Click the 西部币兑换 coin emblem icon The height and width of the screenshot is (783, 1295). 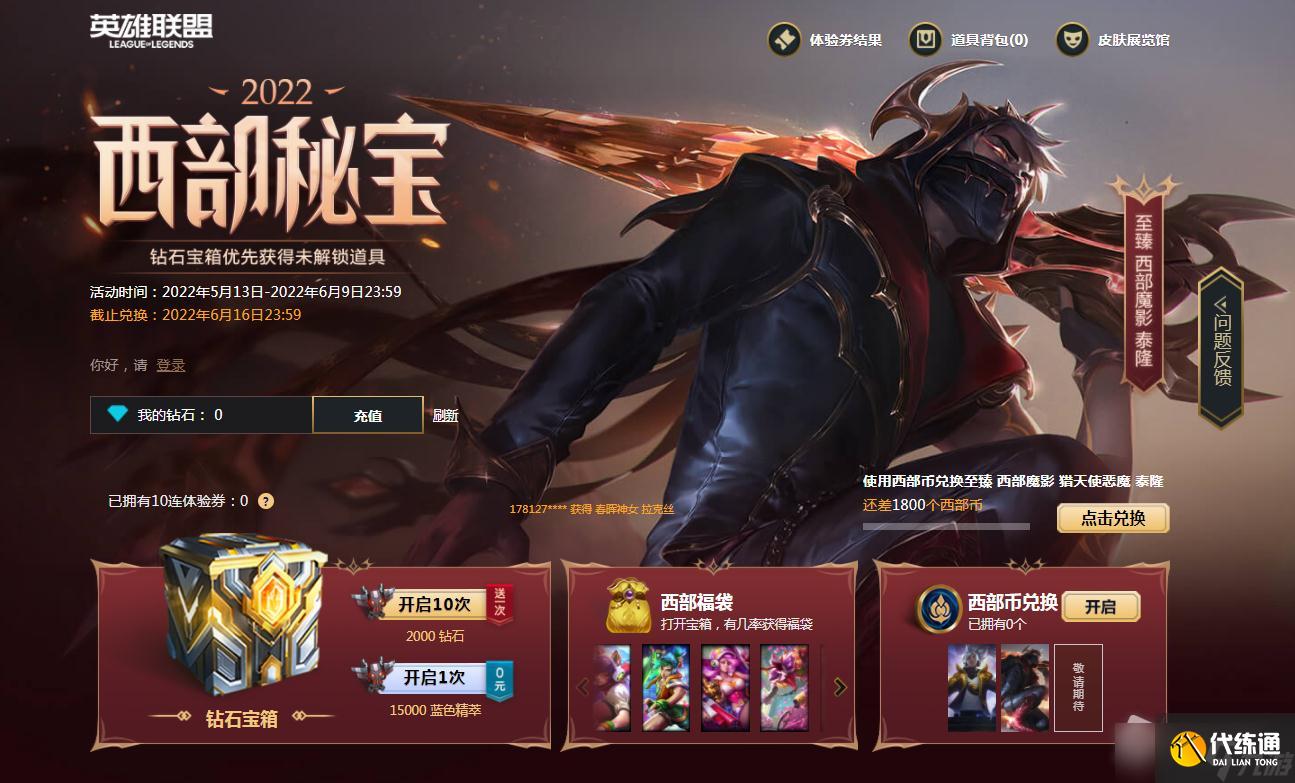(942, 607)
